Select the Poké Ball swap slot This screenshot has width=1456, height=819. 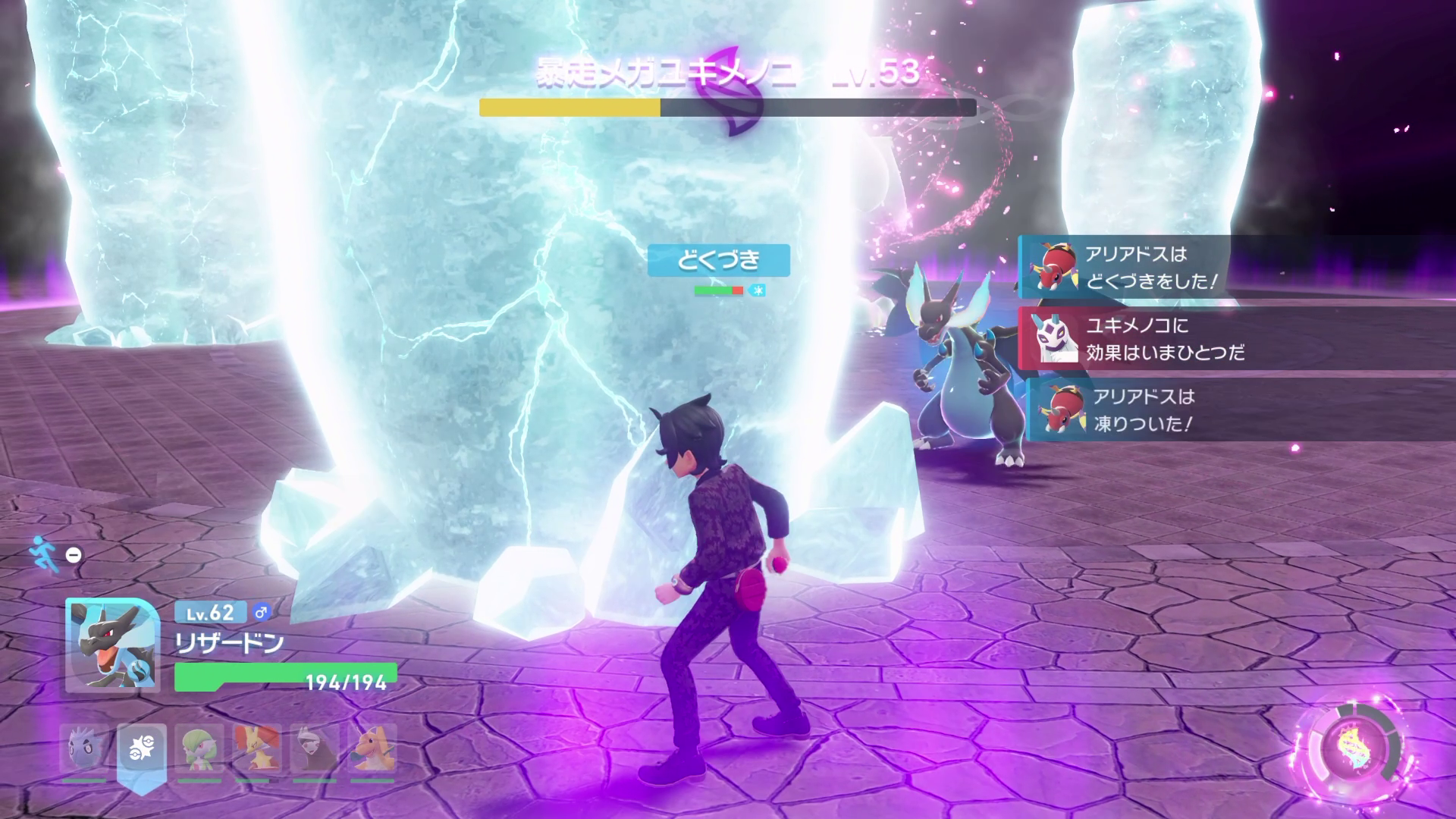[x=142, y=748]
